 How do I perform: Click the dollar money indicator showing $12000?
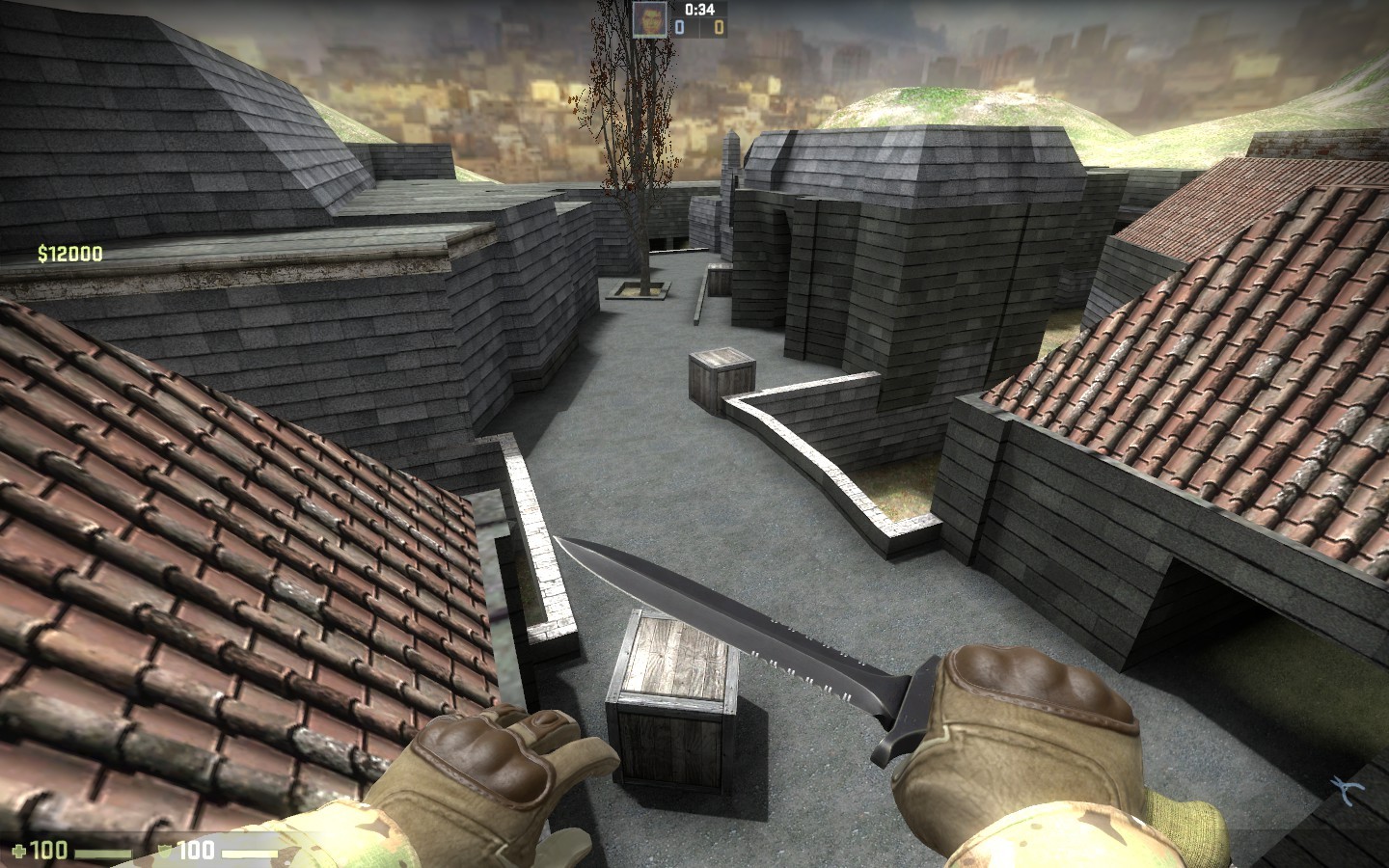[68, 254]
